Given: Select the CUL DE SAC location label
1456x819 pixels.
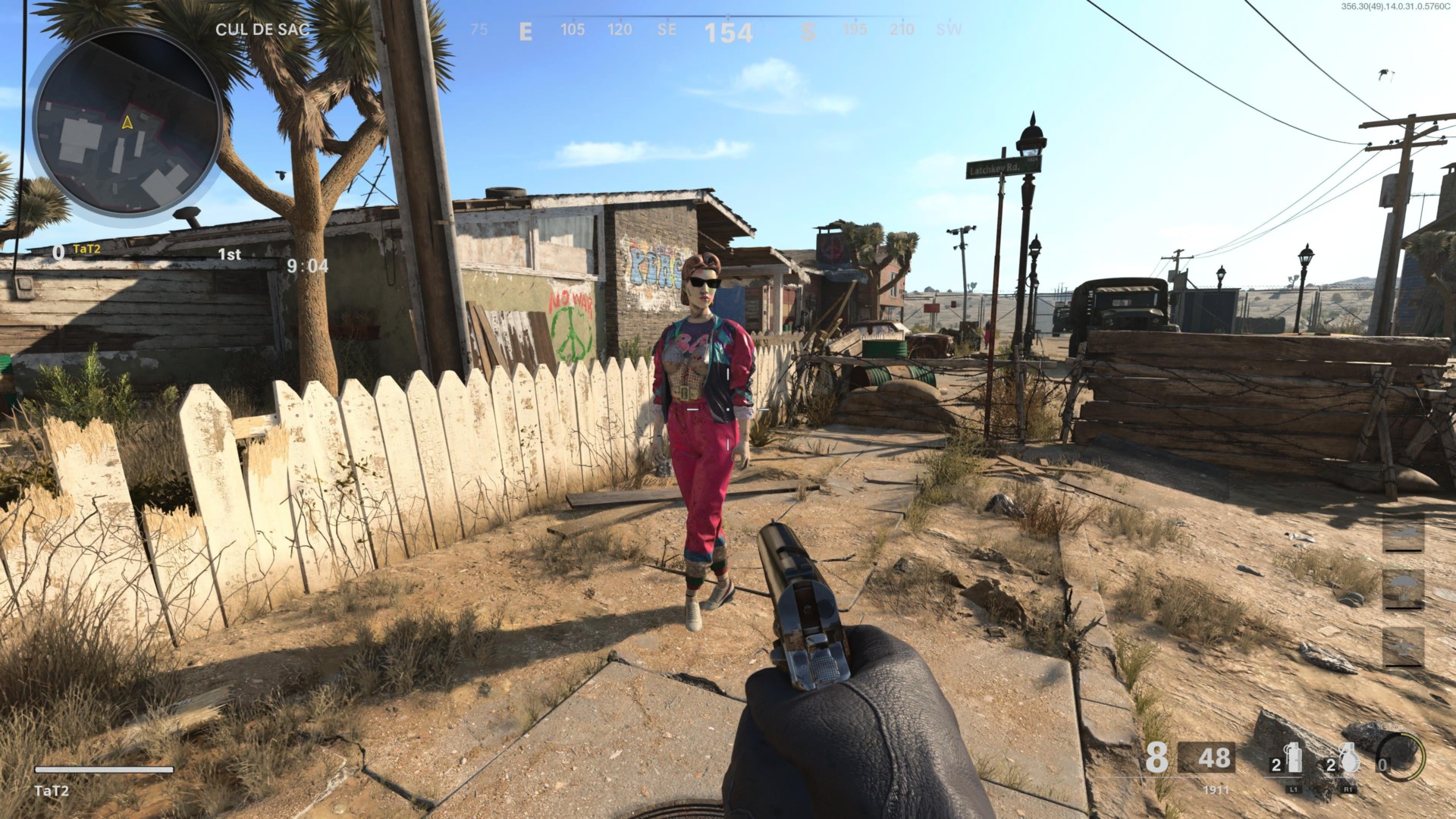Looking at the screenshot, I should (262, 30).
